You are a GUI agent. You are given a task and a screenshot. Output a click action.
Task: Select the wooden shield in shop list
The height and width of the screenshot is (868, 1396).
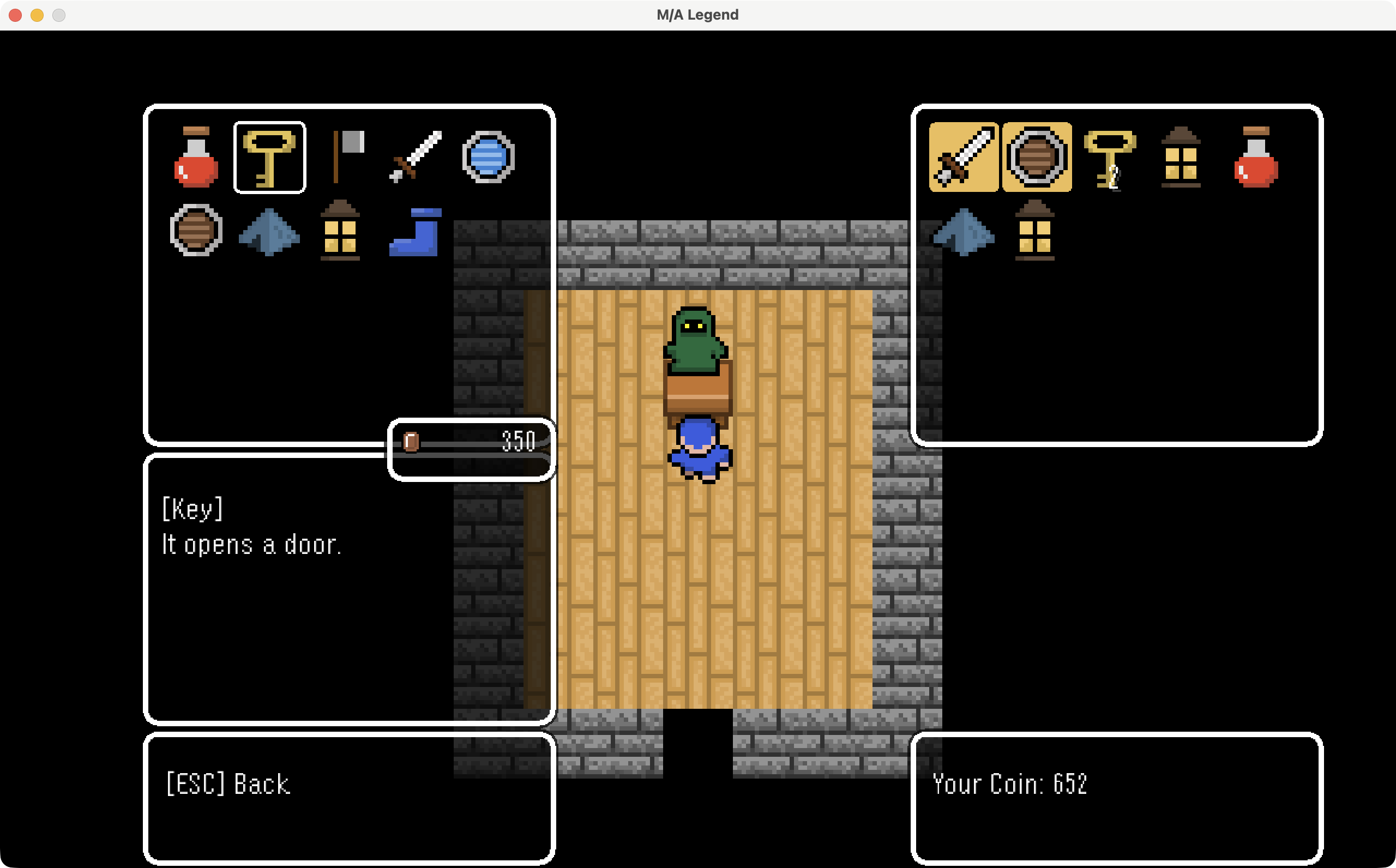[196, 230]
